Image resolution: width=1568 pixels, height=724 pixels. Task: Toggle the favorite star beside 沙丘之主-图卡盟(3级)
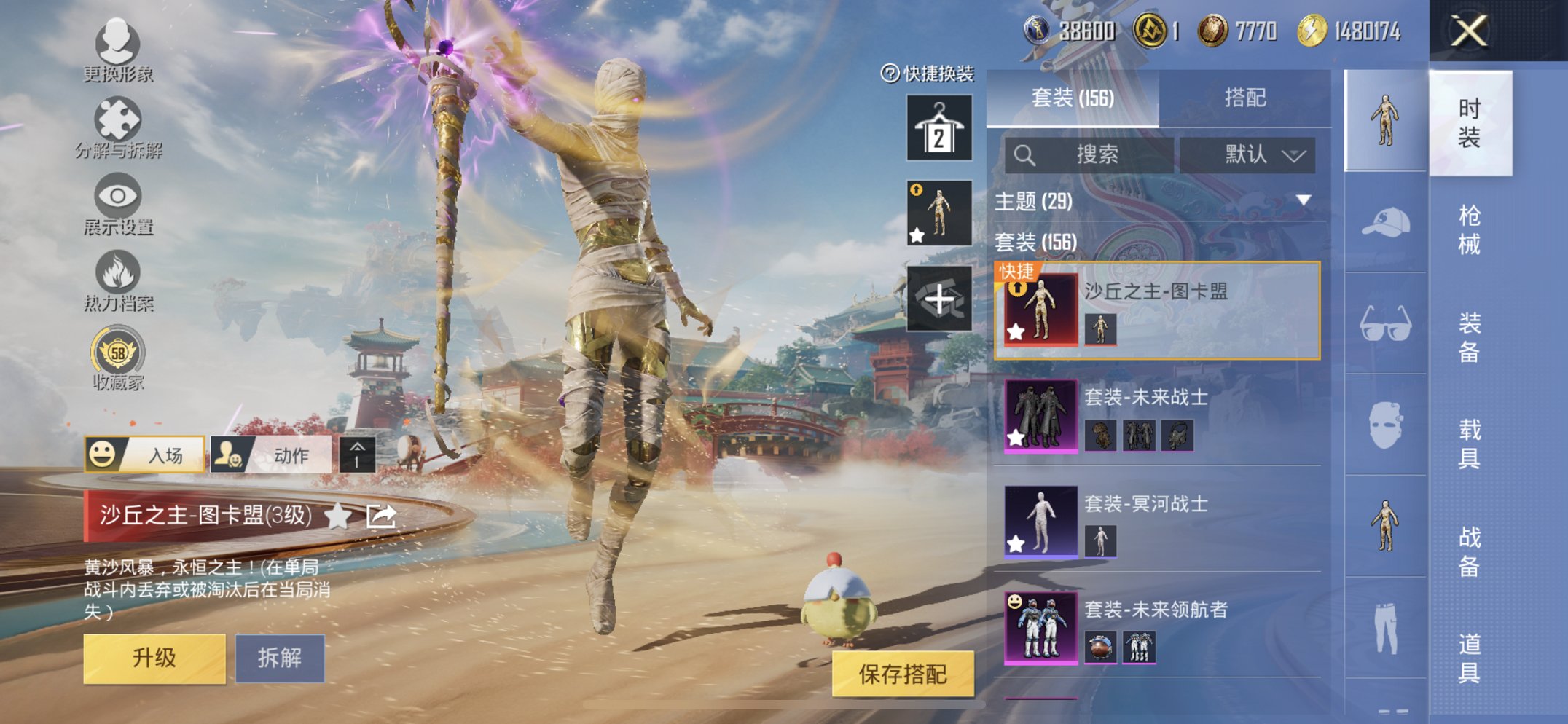coord(337,514)
